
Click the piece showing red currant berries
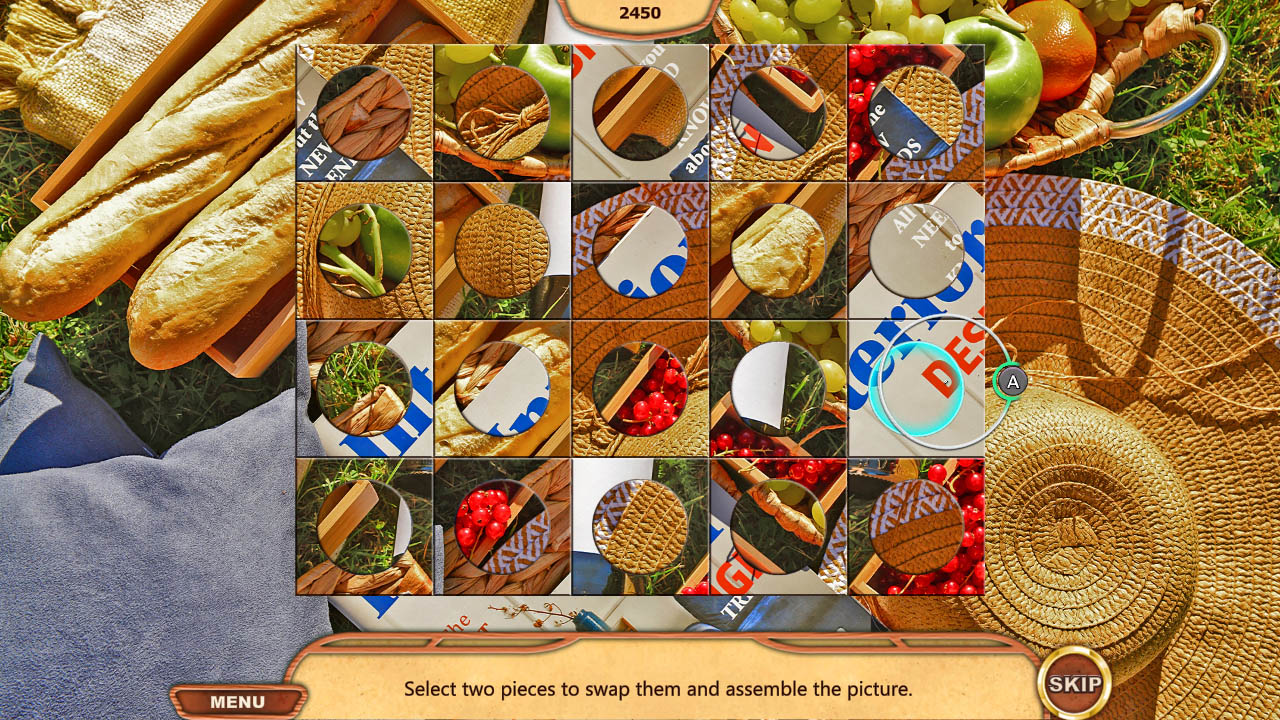click(640, 390)
